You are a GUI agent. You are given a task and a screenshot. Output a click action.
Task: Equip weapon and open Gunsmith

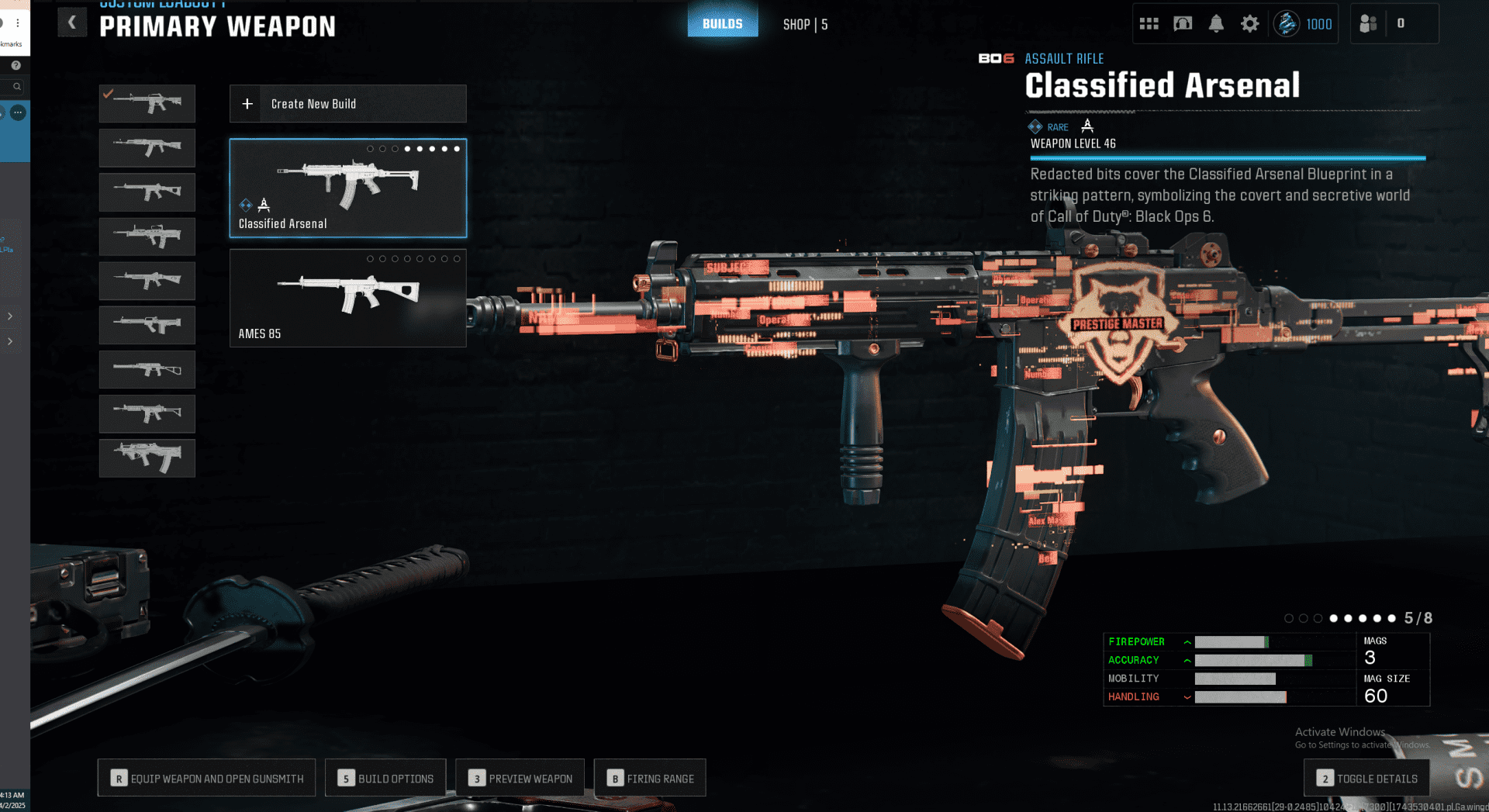click(x=206, y=778)
